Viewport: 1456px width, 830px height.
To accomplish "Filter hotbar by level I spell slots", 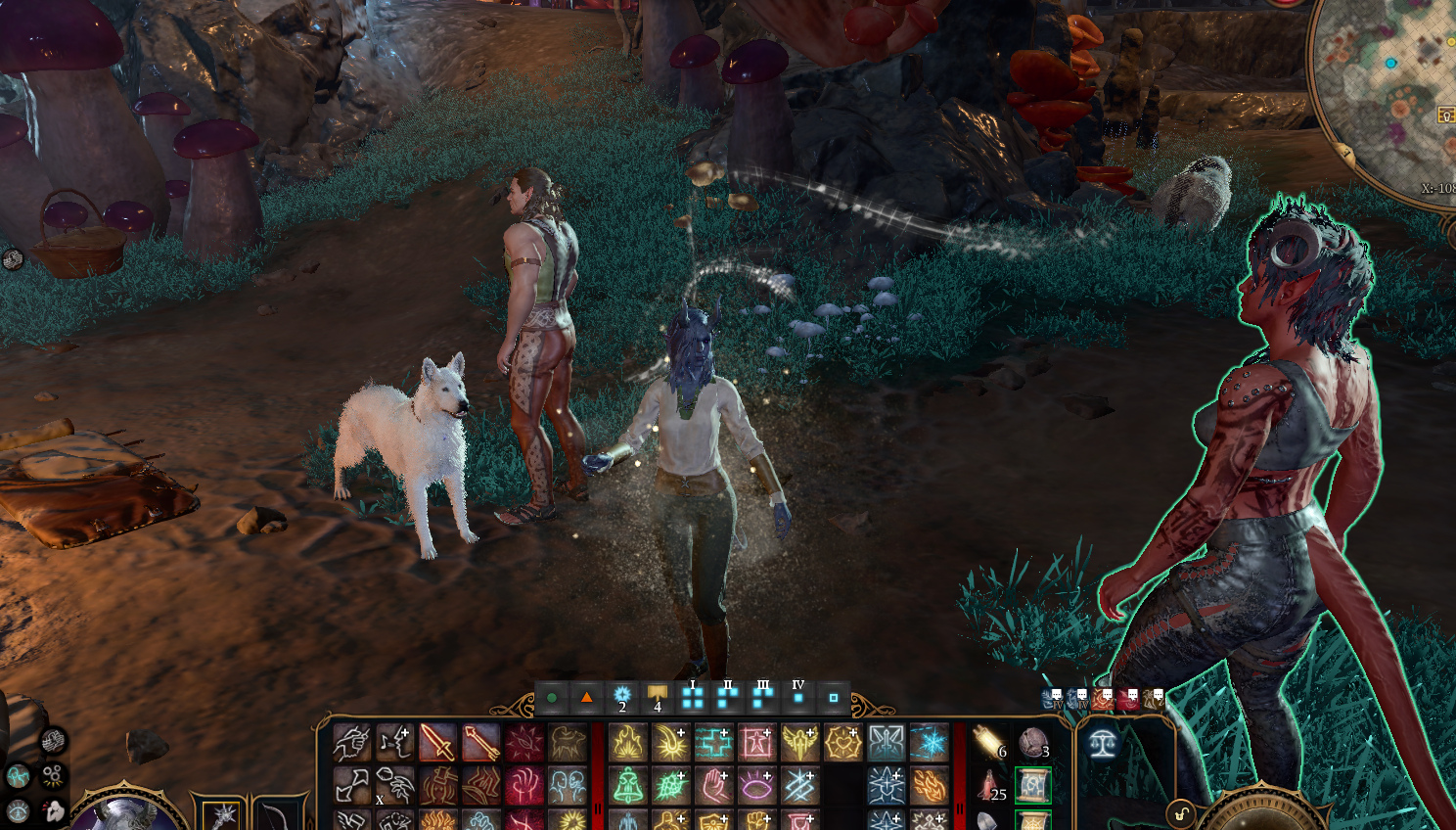I will click(x=693, y=697).
